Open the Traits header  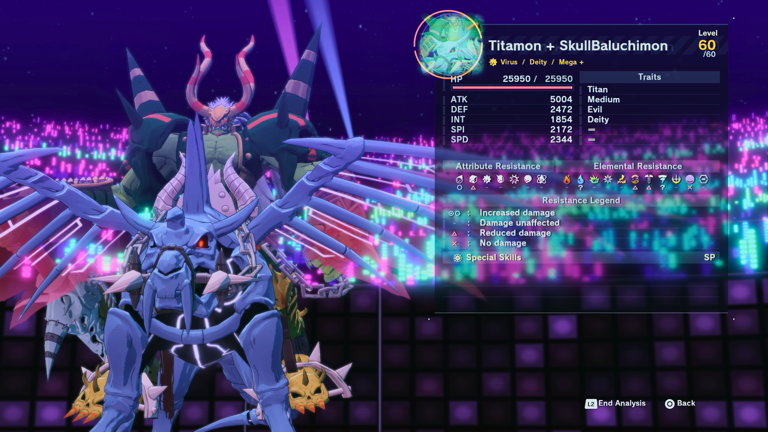[x=648, y=77]
